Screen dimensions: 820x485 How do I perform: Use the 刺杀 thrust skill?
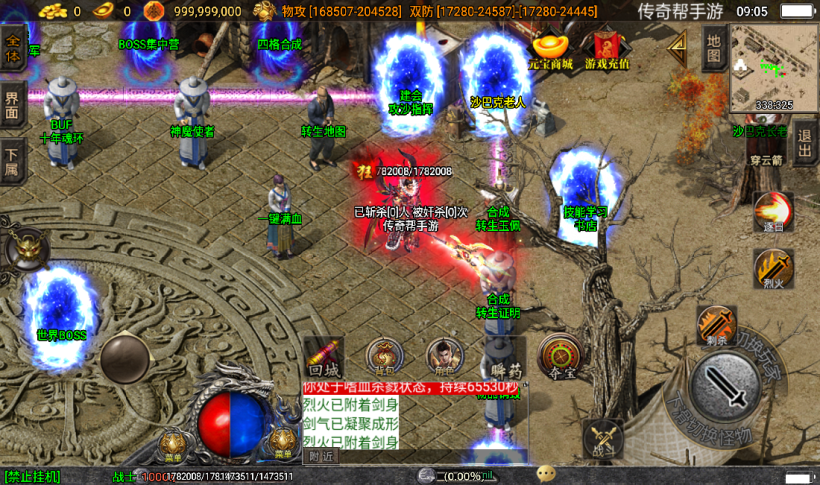pos(716,325)
